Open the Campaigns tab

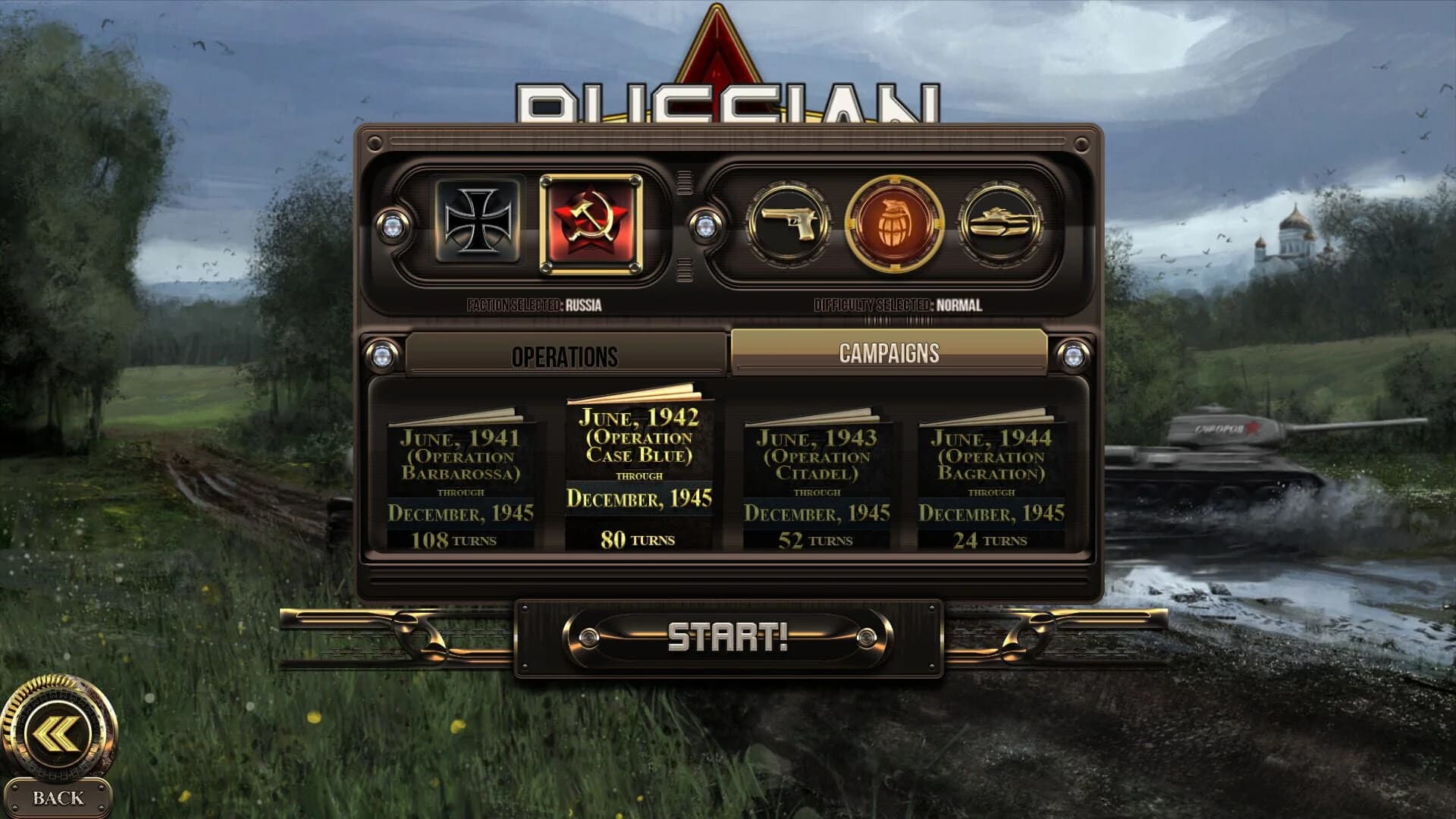coord(889,351)
